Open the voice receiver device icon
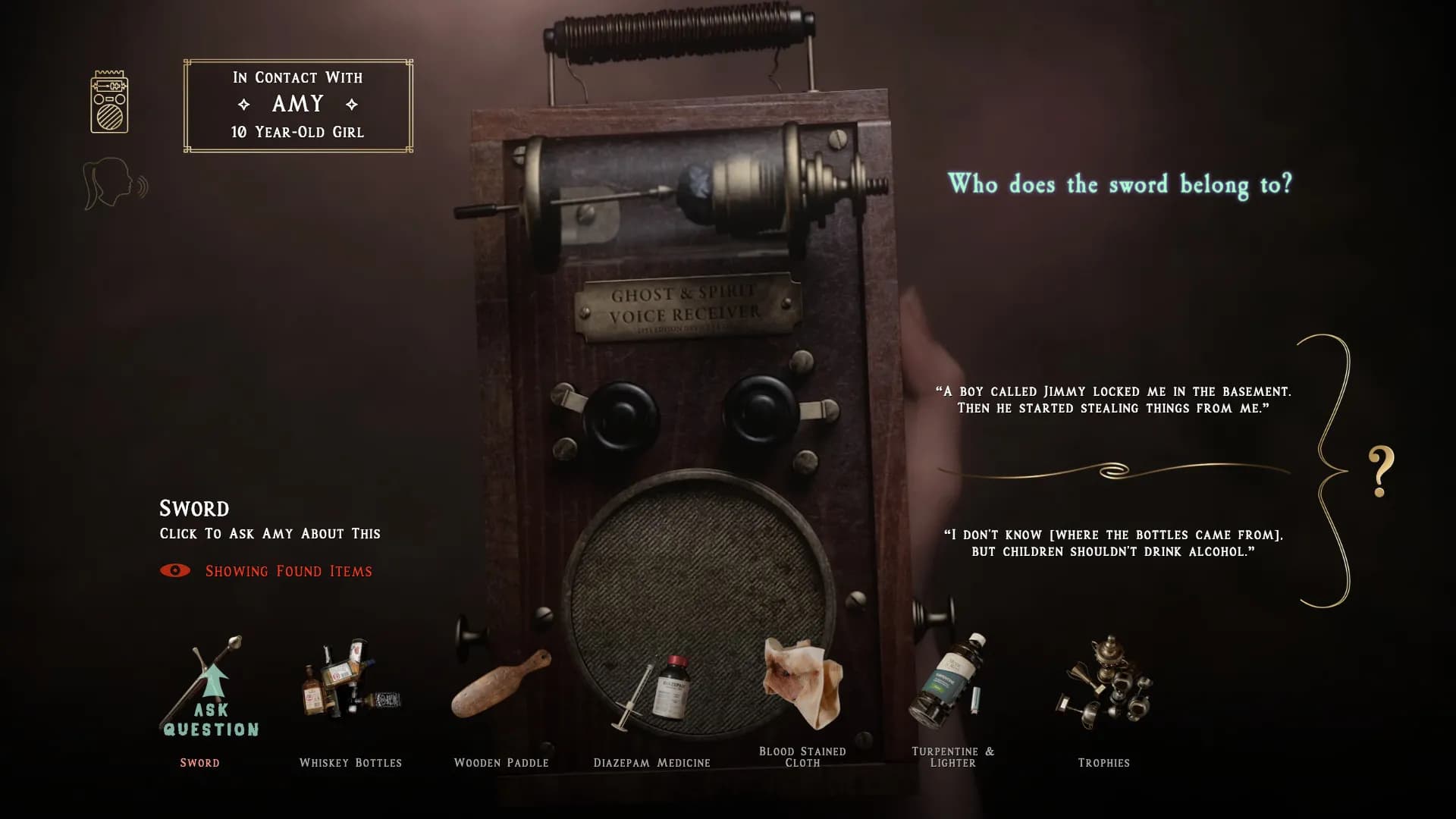The image size is (1456, 819). tap(109, 102)
